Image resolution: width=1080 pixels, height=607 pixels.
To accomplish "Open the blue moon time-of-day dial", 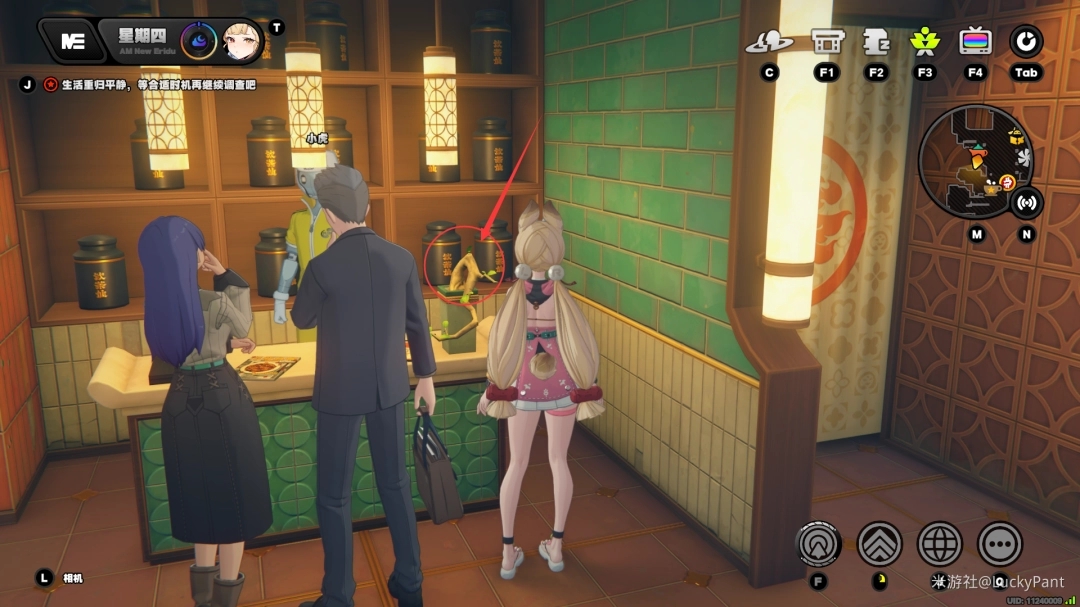I will (198, 41).
